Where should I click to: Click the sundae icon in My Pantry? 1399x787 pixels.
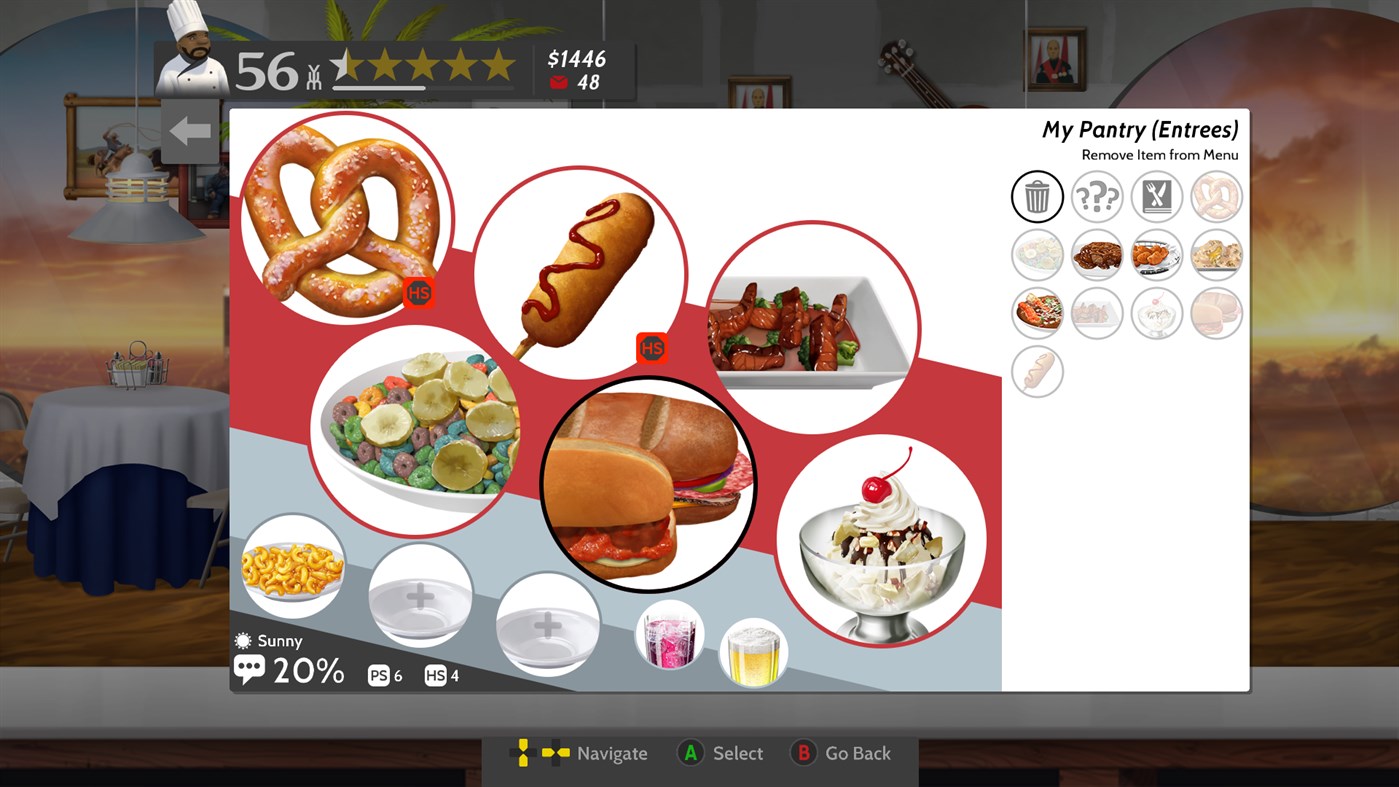pos(1157,312)
